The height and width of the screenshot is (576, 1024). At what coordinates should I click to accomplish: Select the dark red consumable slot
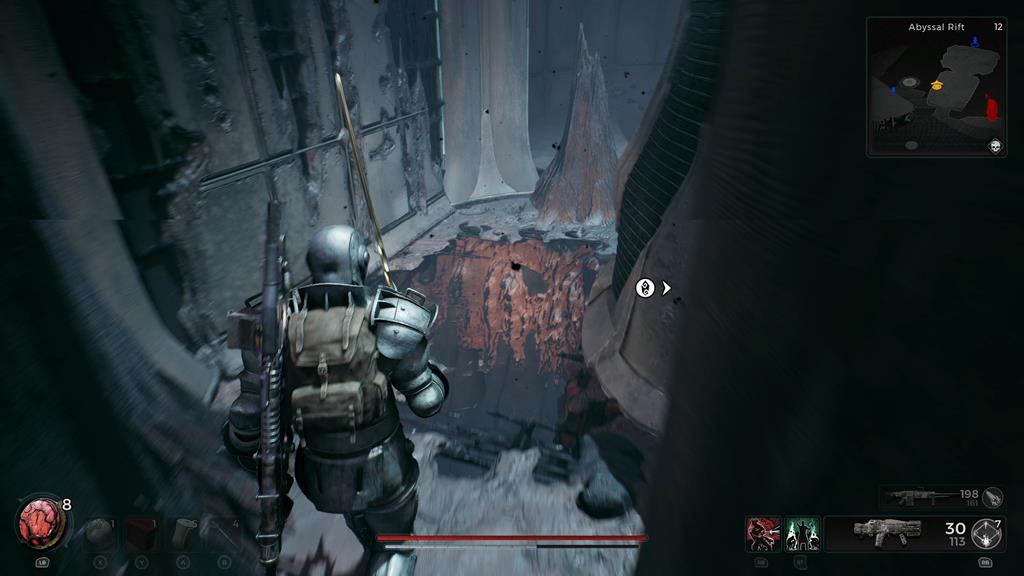click(141, 533)
